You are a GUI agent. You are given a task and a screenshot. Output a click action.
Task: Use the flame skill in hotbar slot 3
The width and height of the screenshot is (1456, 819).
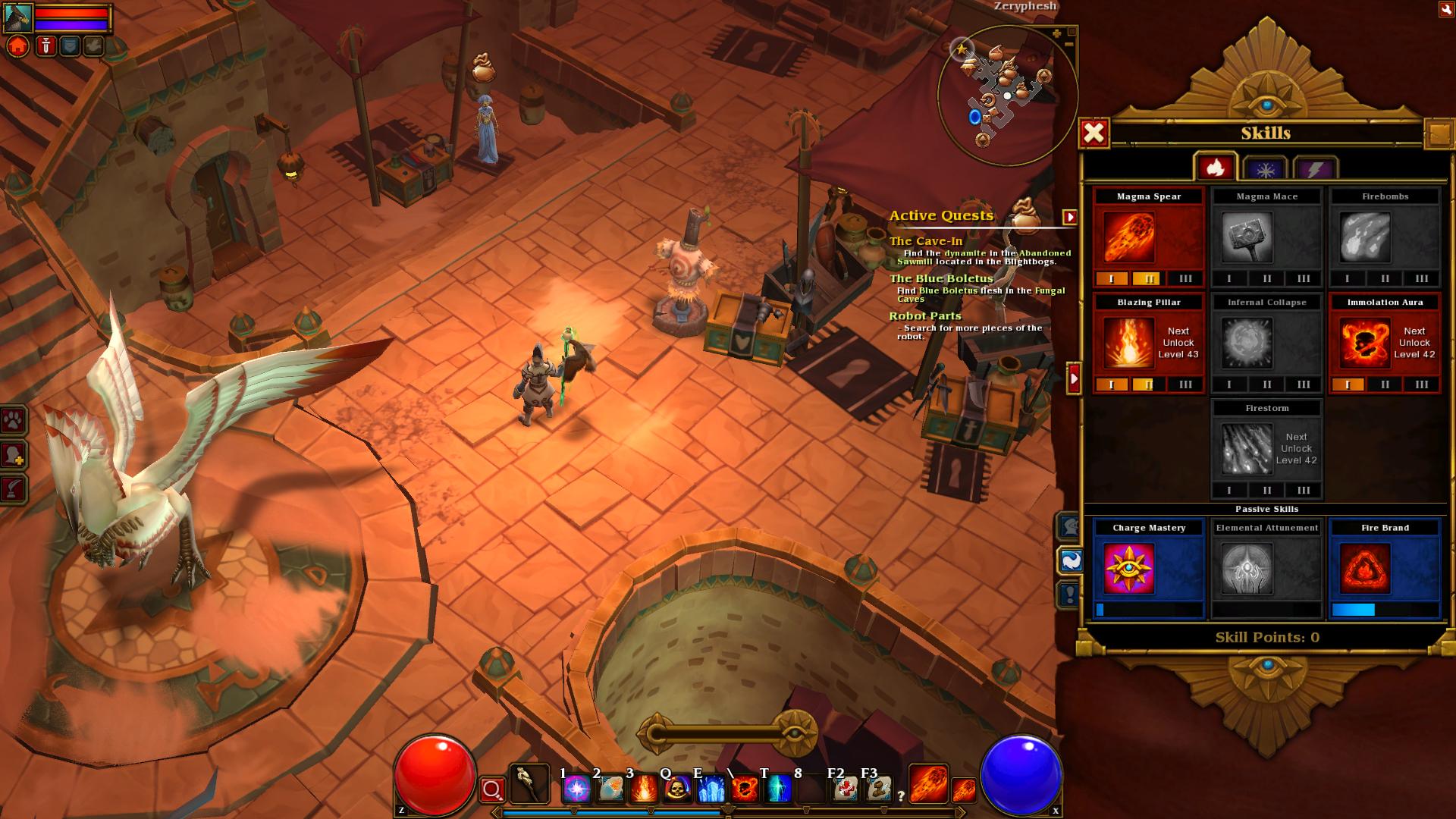[643, 789]
